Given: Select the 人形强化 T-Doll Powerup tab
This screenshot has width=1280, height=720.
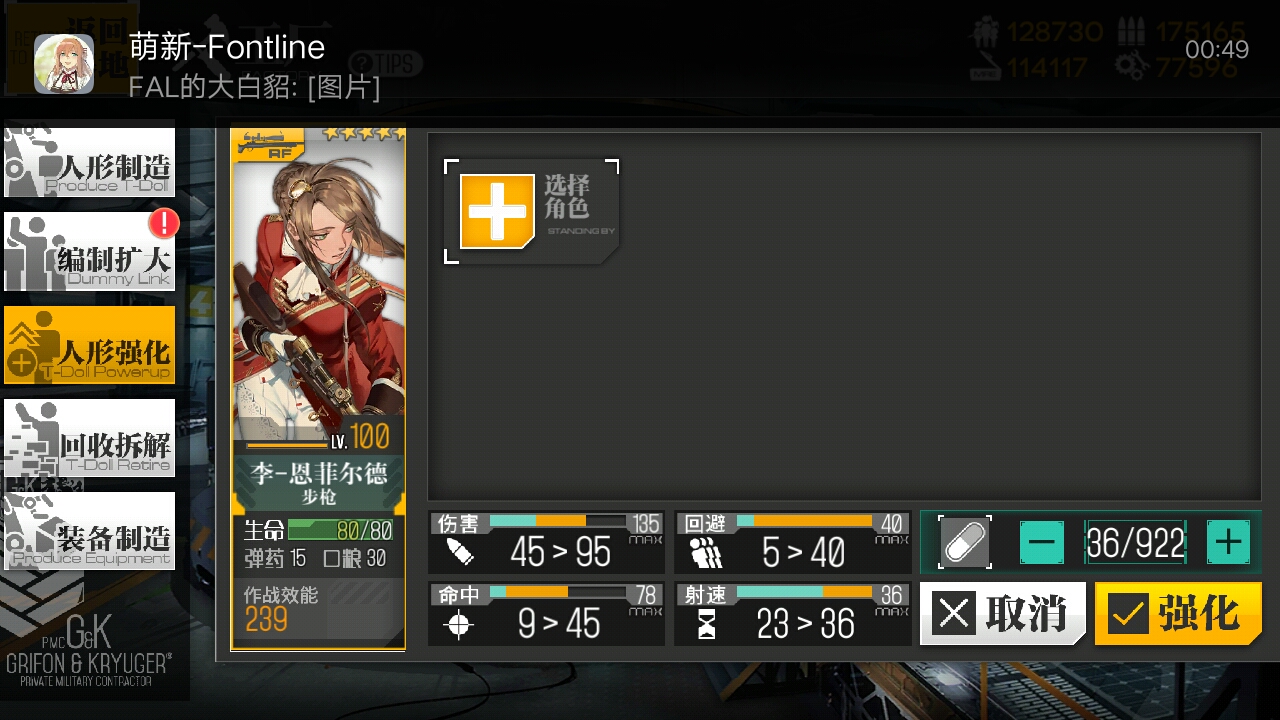Looking at the screenshot, I should (90, 345).
